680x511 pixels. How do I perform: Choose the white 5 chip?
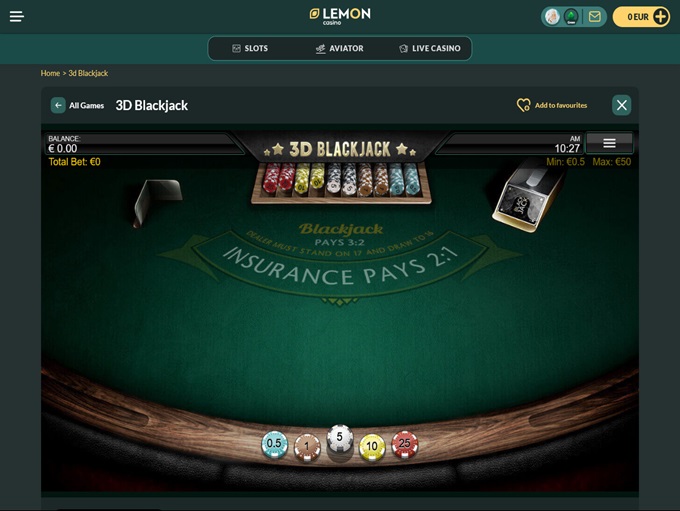click(340, 439)
